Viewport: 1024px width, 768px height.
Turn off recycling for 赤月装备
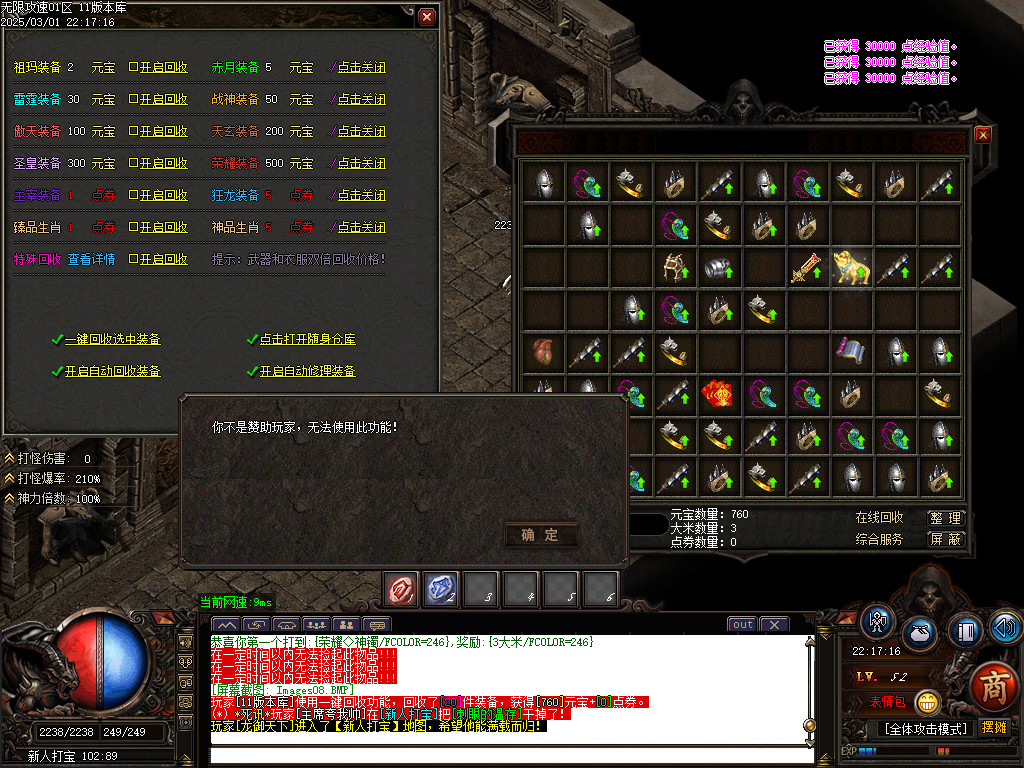pos(358,68)
